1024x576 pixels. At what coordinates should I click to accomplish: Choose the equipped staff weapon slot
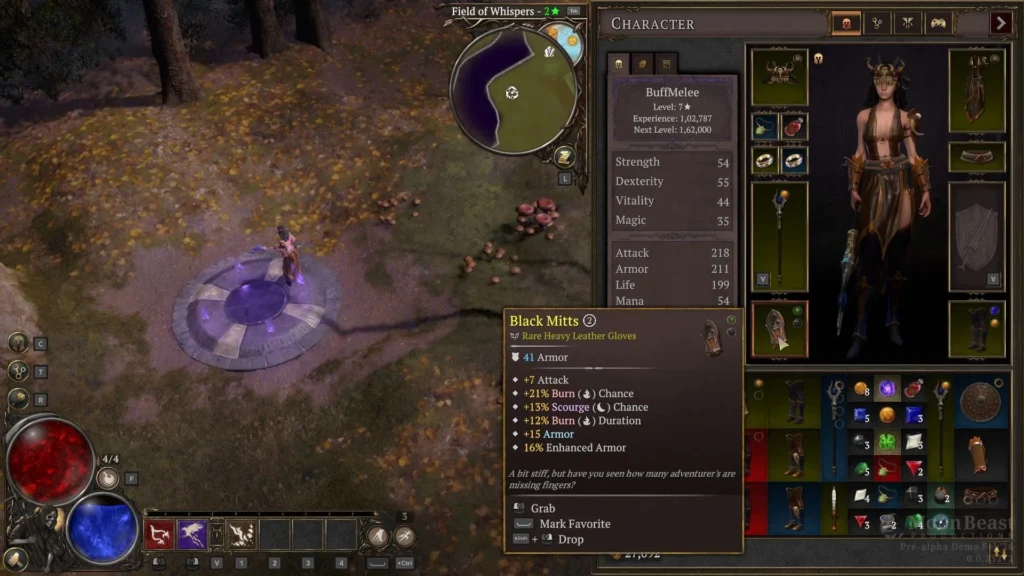point(779,236)
